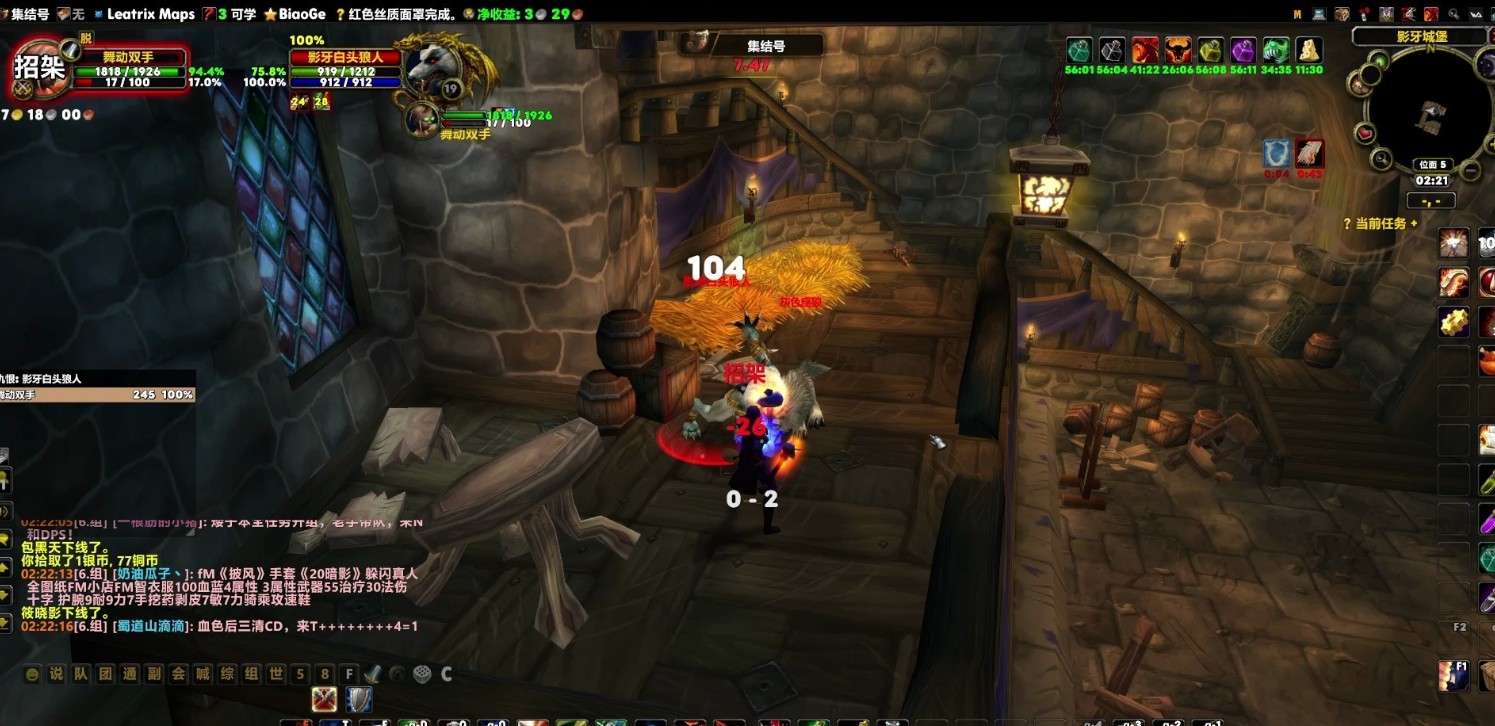Switch chat to Party channel

pyautogui.click(x=81, y=674)
